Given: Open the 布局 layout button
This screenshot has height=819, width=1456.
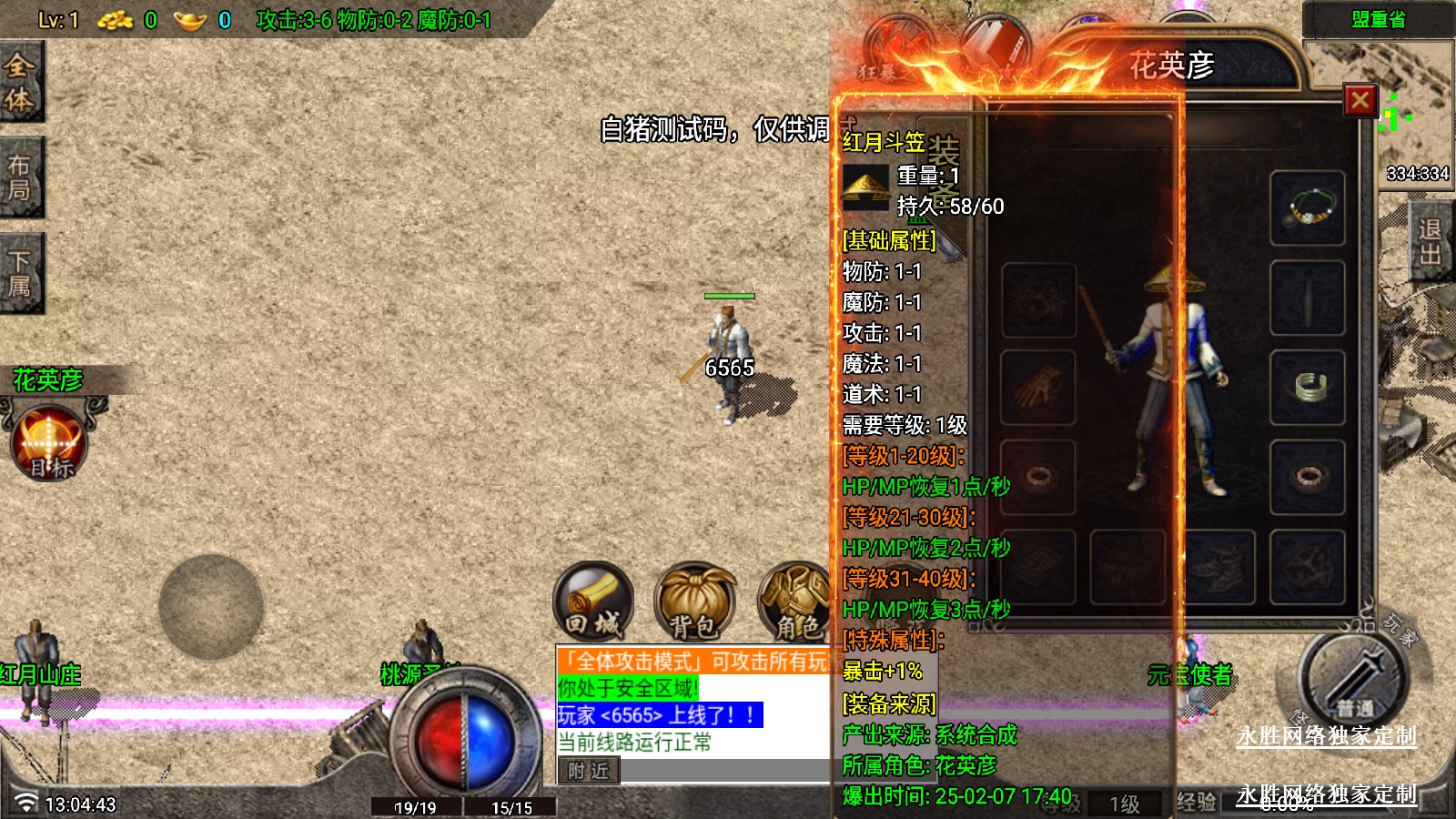Looking at the screenshot, I should (20, 177).
